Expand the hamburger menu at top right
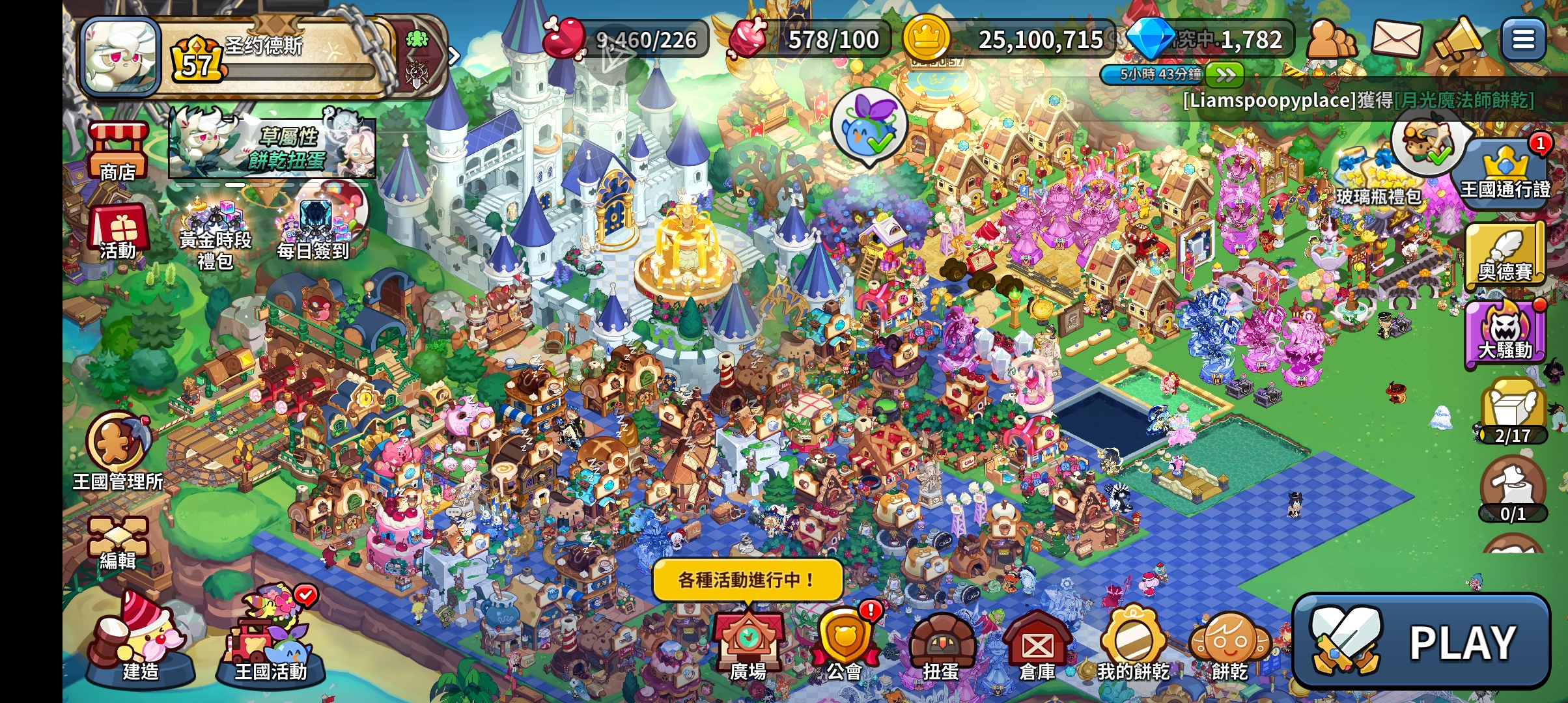The image size is (1568, 703). tap(1522, 39)
